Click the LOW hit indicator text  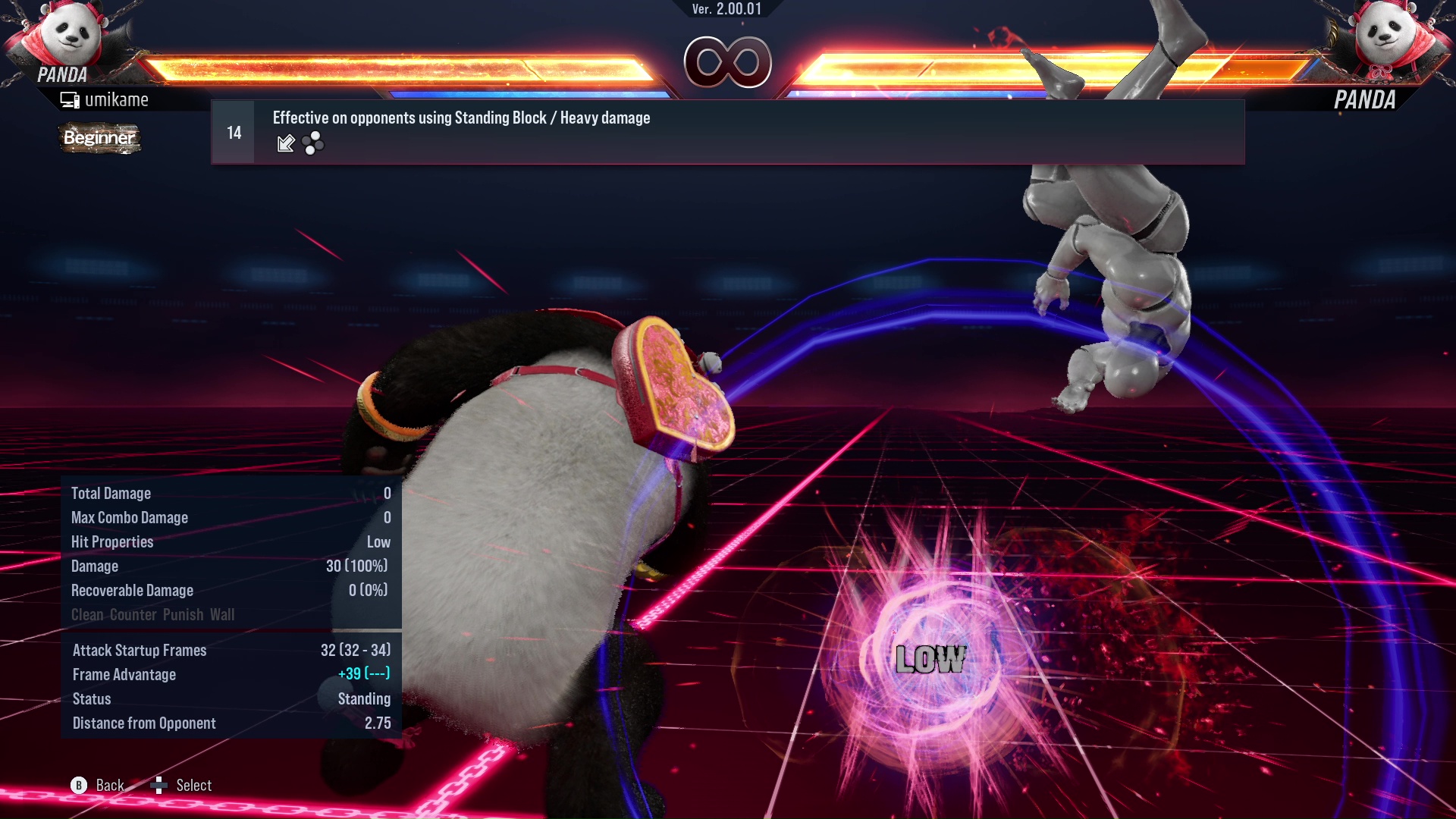[931, 660]
